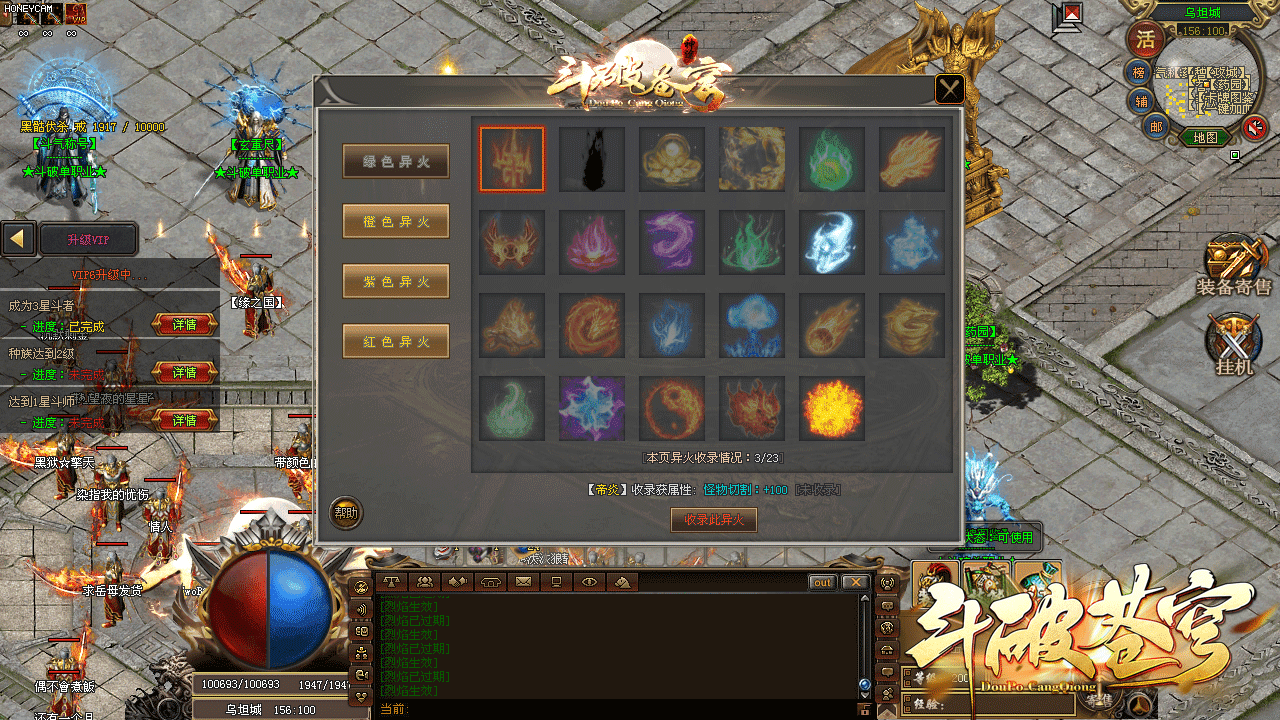Screen dimensions: 1280x720
Task: Choose the blue skull flame icon
Action: click(x=832, y=242)
